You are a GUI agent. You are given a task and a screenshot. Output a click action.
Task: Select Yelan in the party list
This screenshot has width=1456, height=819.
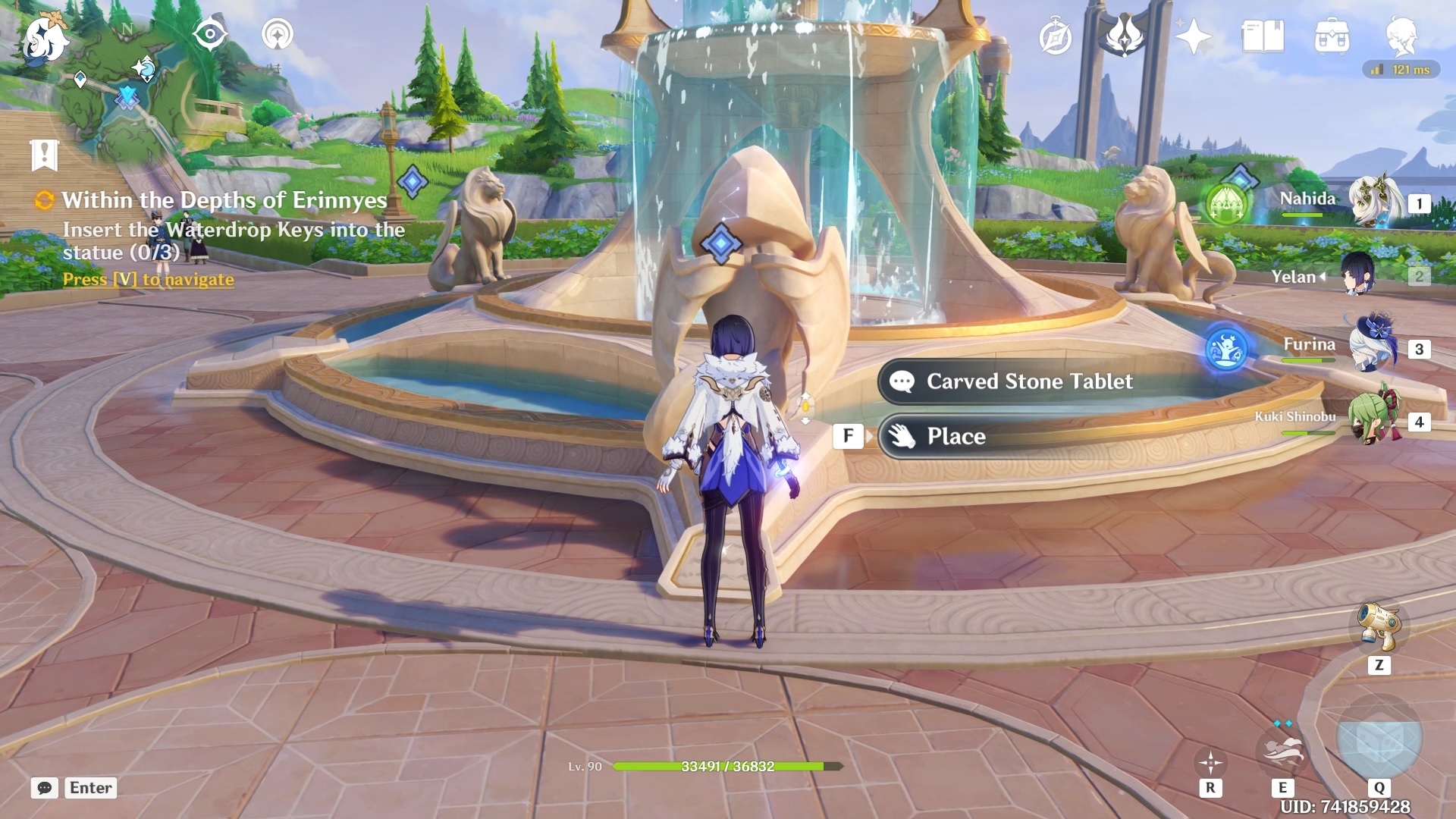click(x=1357, y=276)
